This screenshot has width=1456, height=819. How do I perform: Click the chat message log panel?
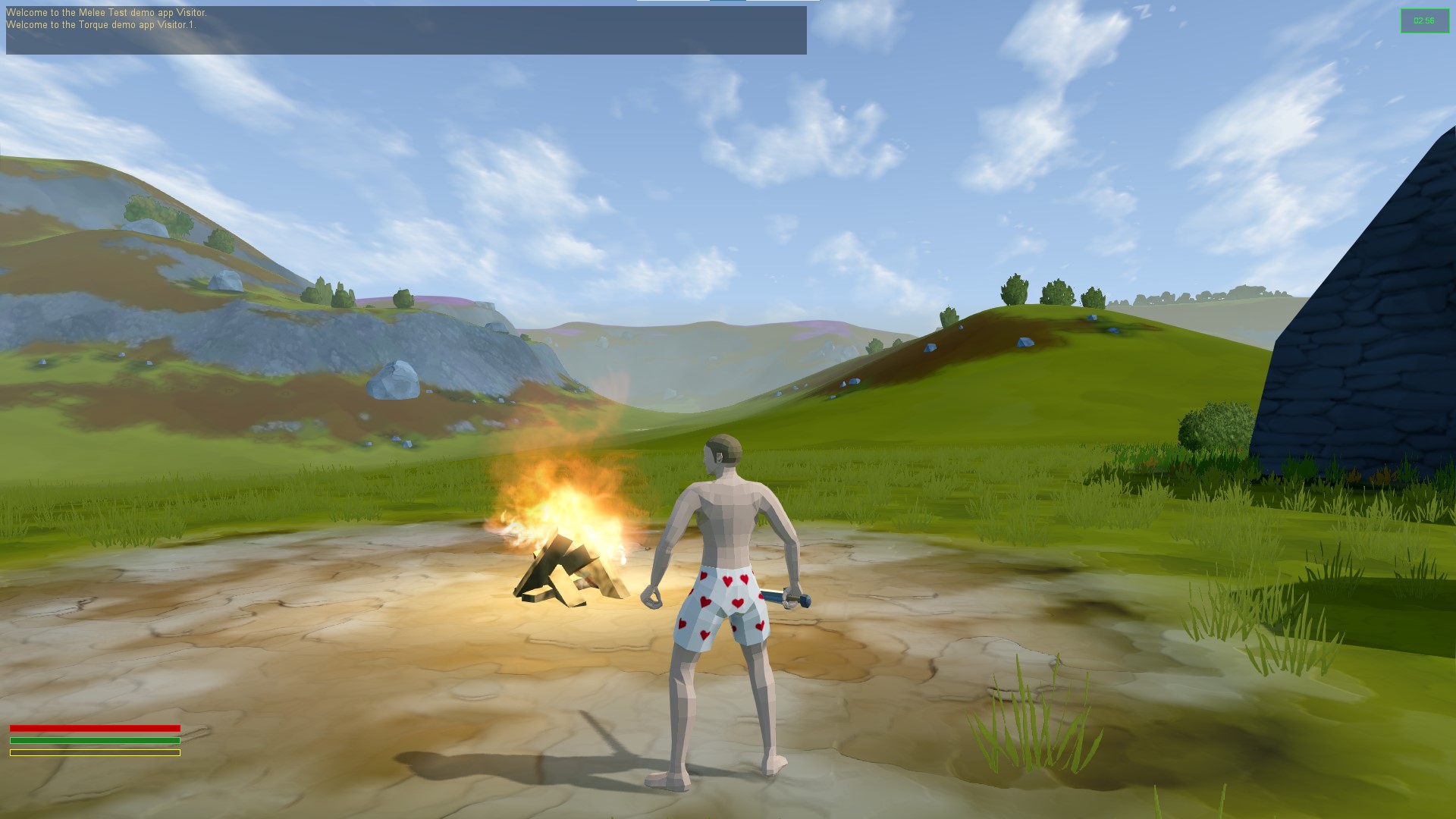(x=406, y=30)
